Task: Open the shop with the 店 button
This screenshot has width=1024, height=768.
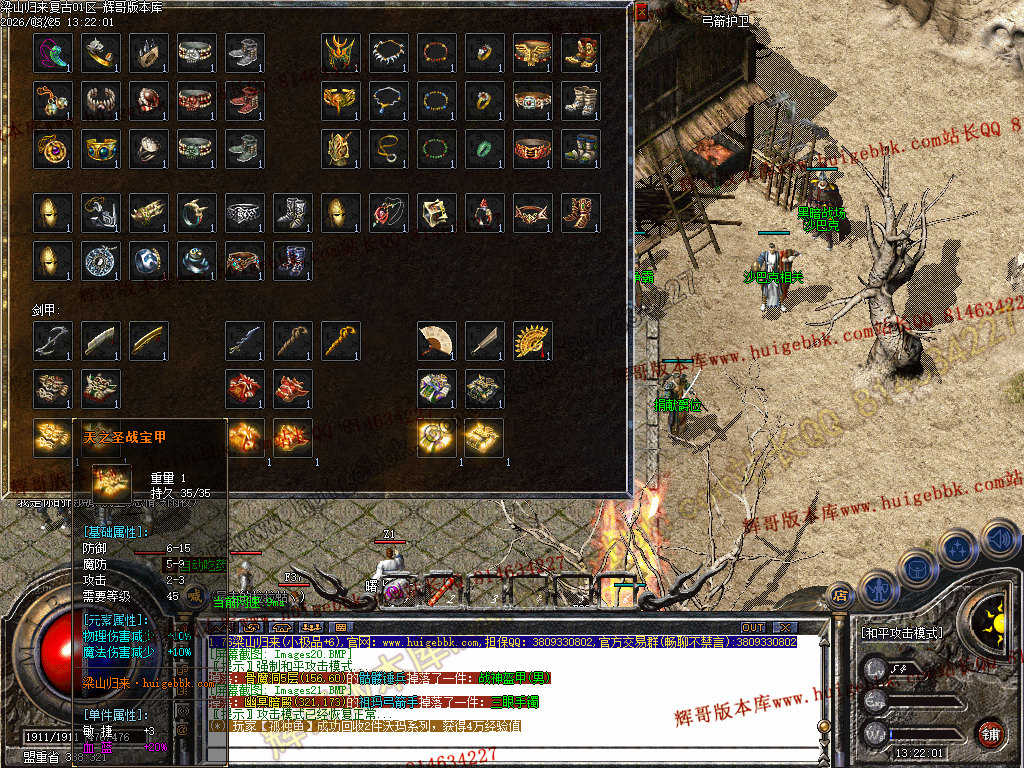Action: pyautogui.click(x=841, y=596)
